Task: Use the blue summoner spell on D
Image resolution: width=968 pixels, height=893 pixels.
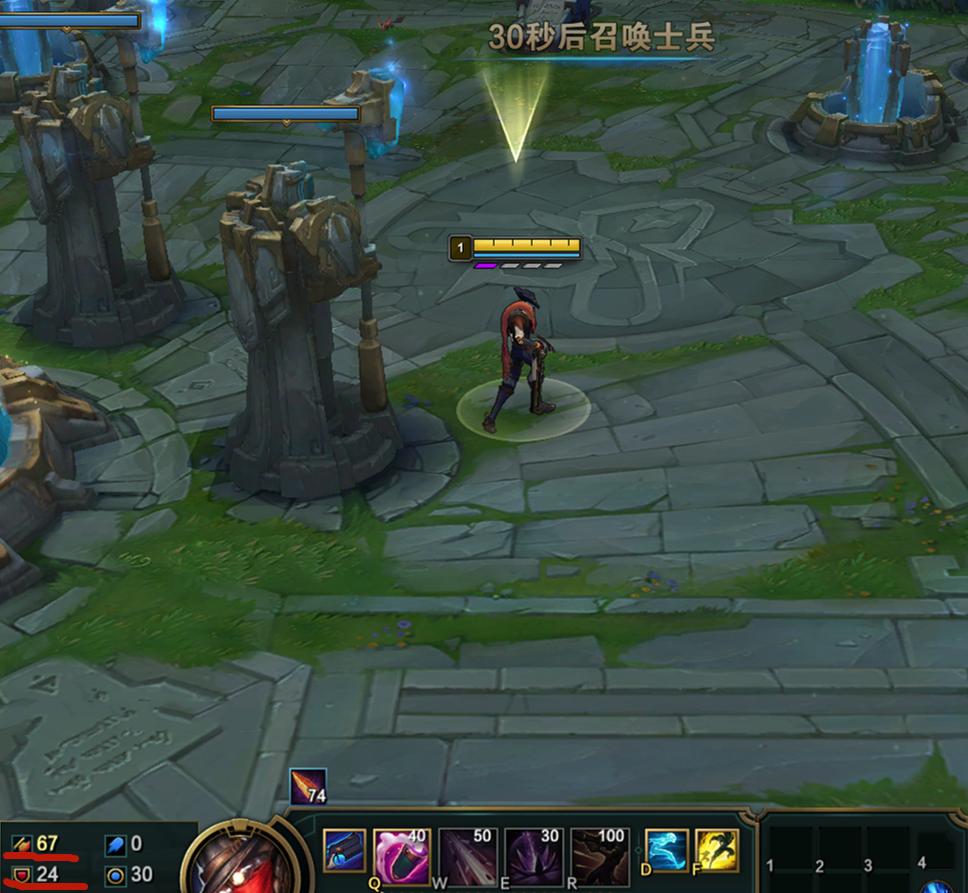Action: 666,851
